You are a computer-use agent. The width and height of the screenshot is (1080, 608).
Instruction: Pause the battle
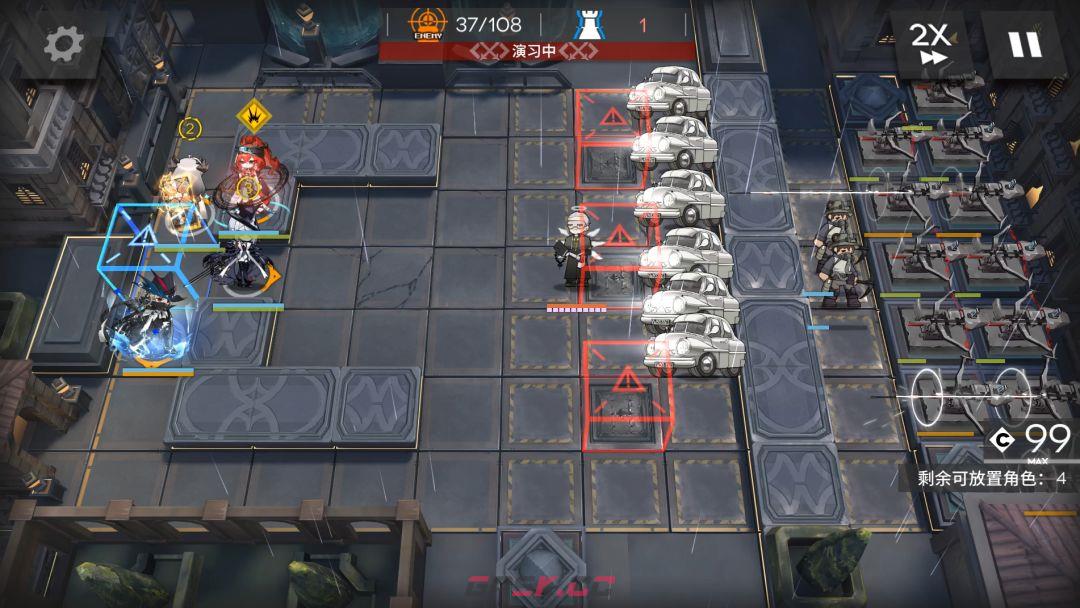point(1025,44)
